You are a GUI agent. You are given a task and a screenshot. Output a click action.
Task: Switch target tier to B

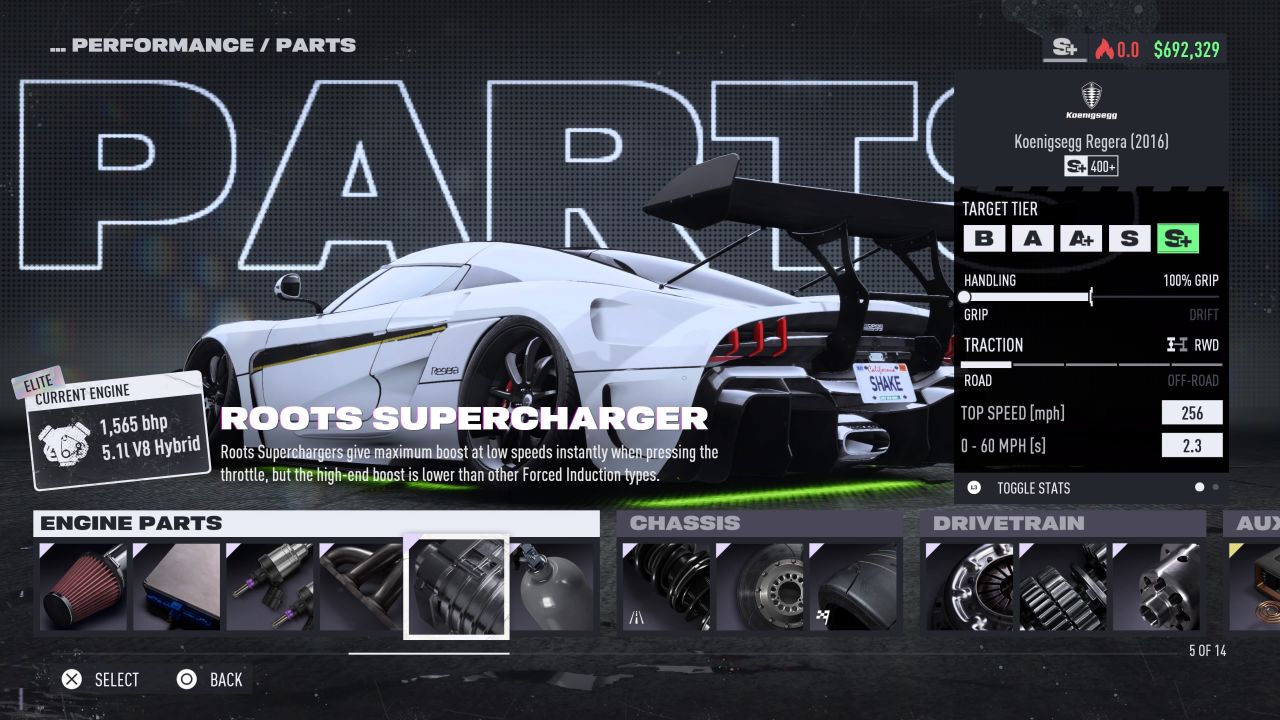[x=985, y=238]
